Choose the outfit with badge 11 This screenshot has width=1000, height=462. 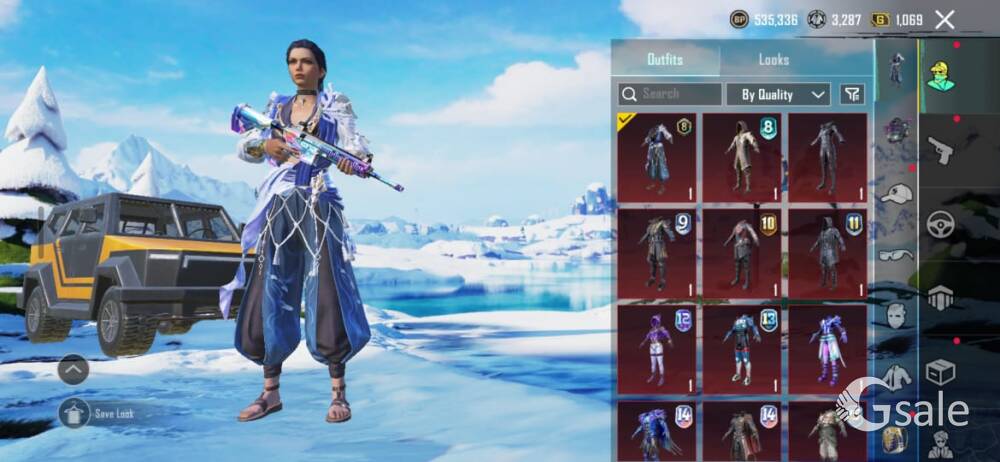tap(827, 252)
